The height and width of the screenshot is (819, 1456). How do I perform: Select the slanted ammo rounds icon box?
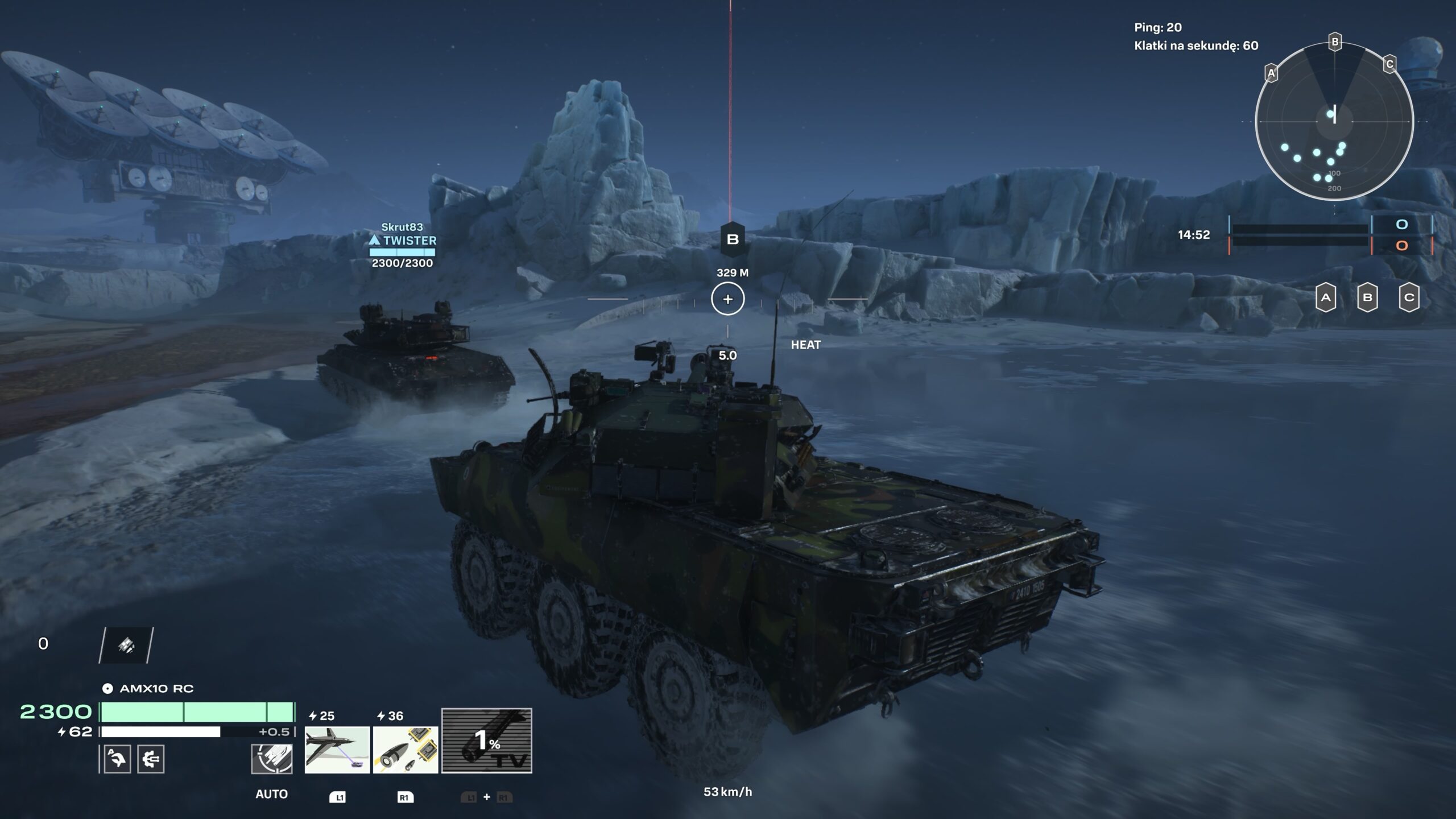pos(126,645)
